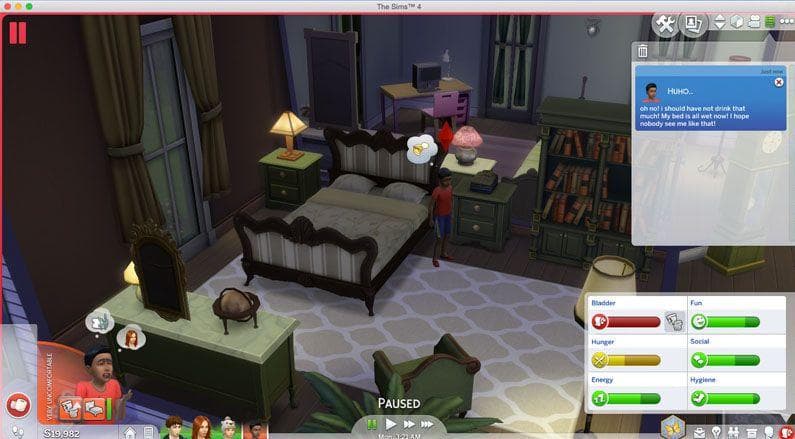The height and width of the screenshot is (439, 795).
Task: Click the macOS red close window button
Action: tap(8, 6)
